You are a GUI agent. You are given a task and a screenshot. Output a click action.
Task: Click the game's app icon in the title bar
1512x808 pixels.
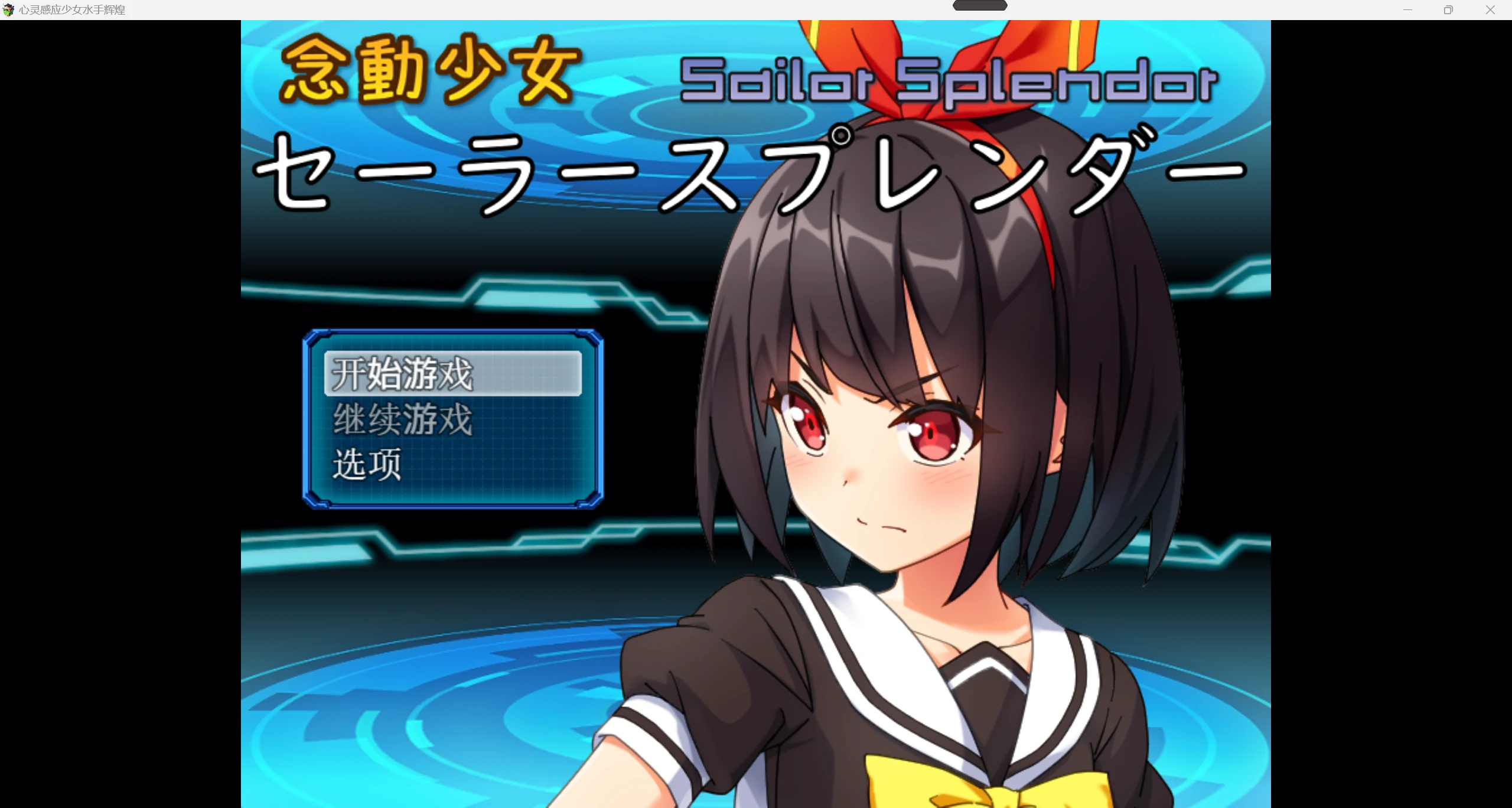pyautogui.click(x=8, y=9)
